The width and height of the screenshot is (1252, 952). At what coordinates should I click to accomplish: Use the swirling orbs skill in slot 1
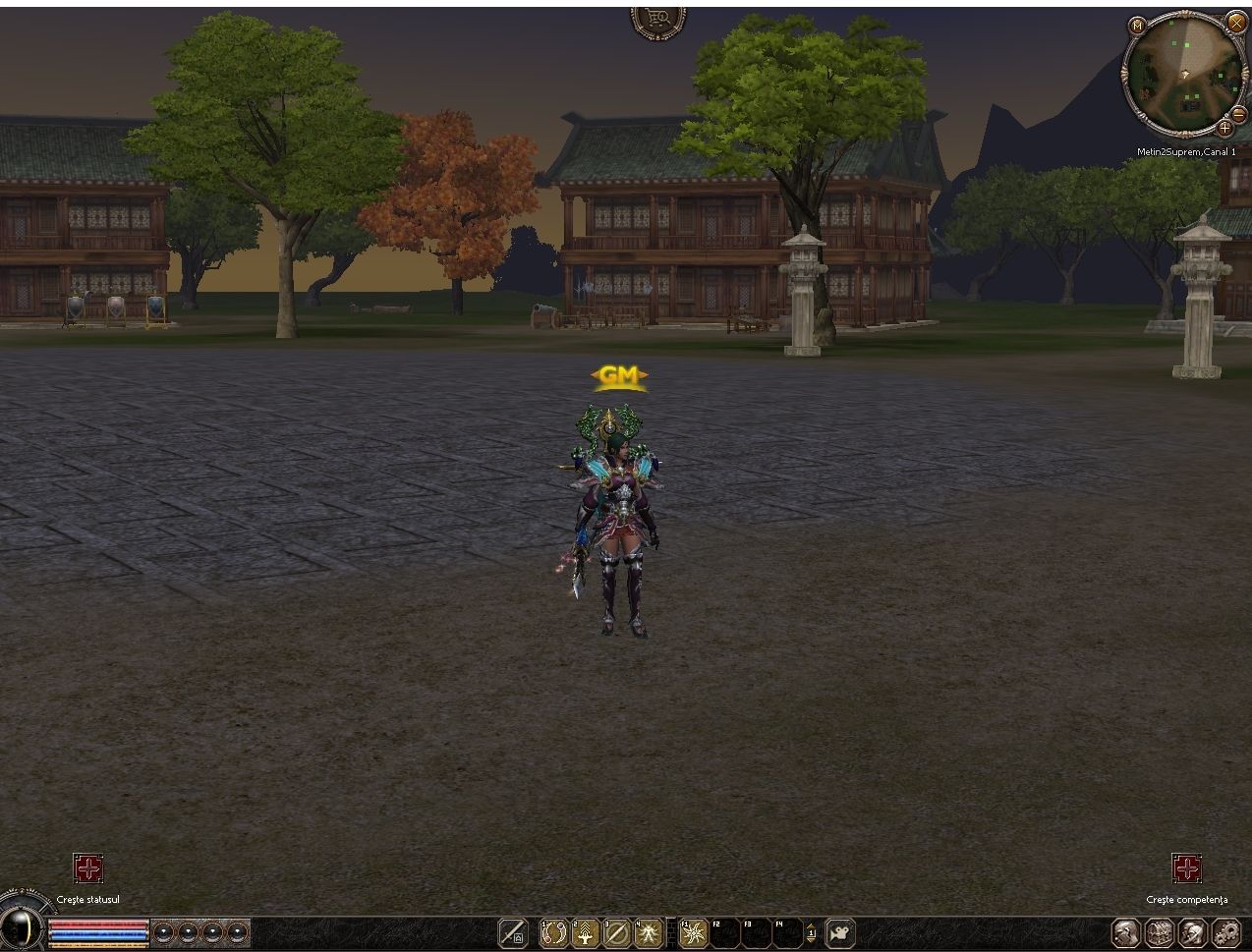click(x=554, y=932)
